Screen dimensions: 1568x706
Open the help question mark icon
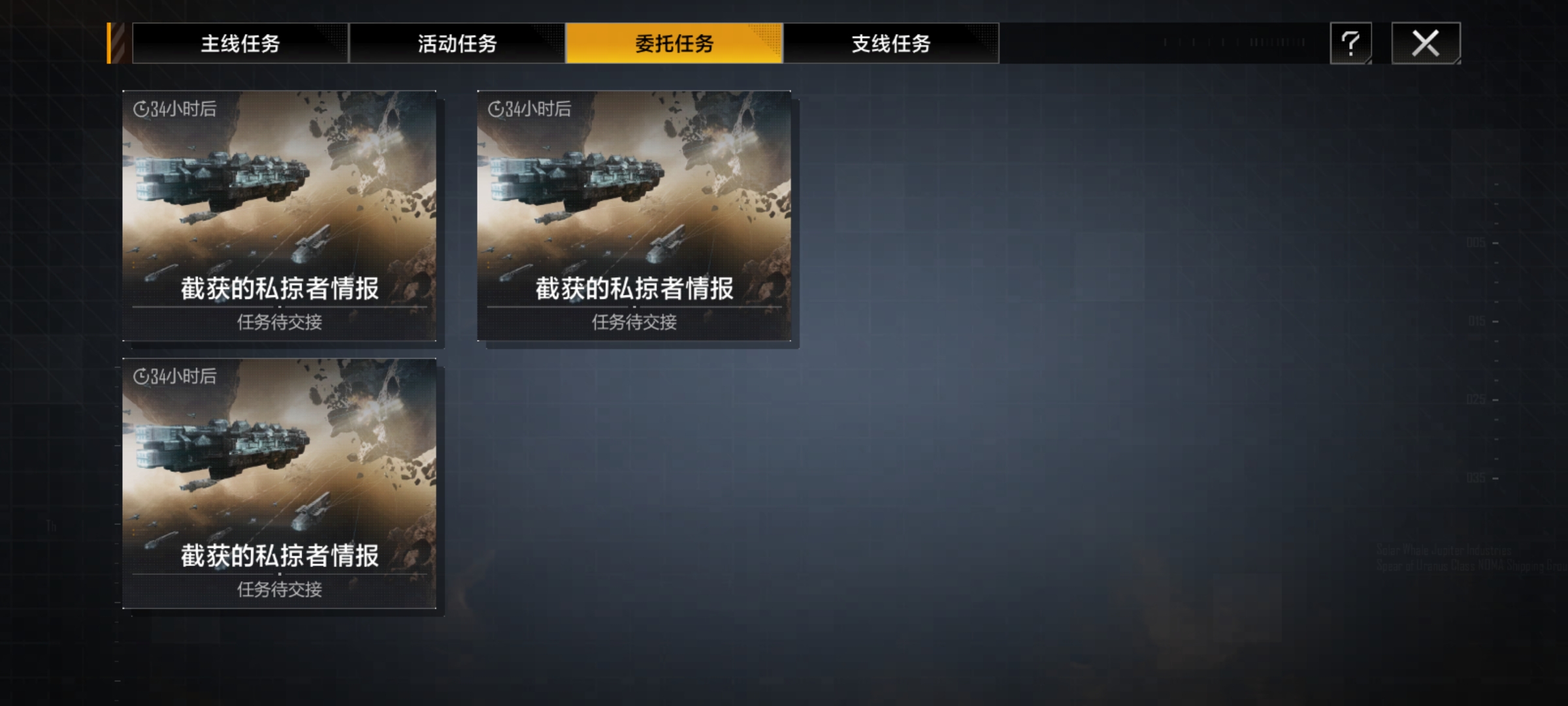pyautogui.click(x=1350, y=44)
